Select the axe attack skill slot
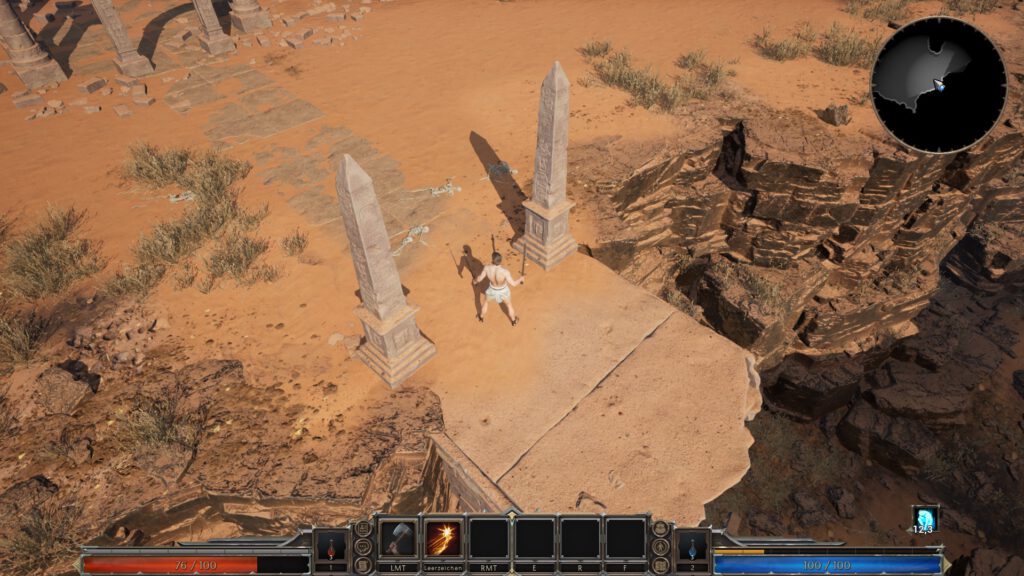 click(398, 539)
